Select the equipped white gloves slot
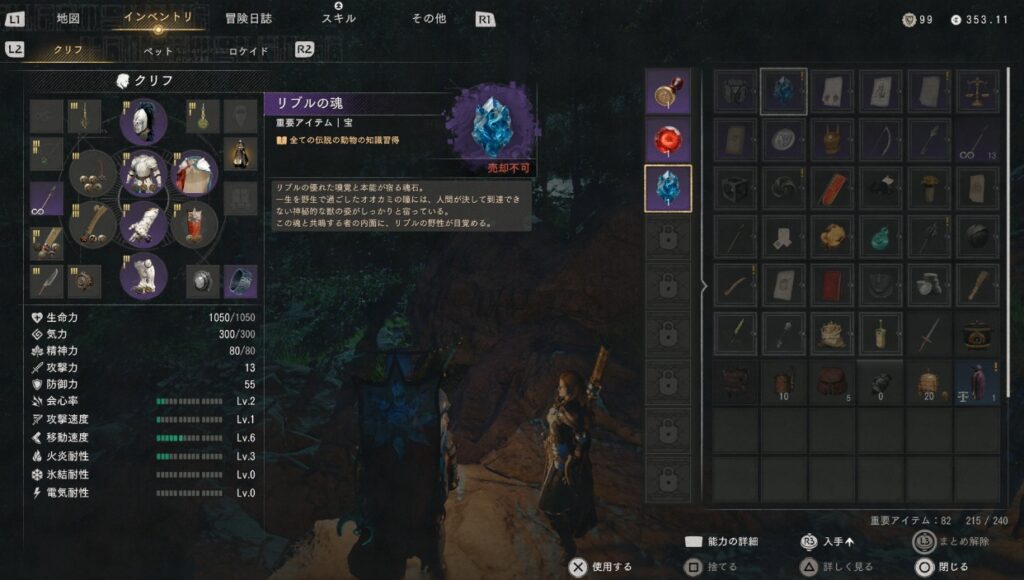 click(143, 224)
